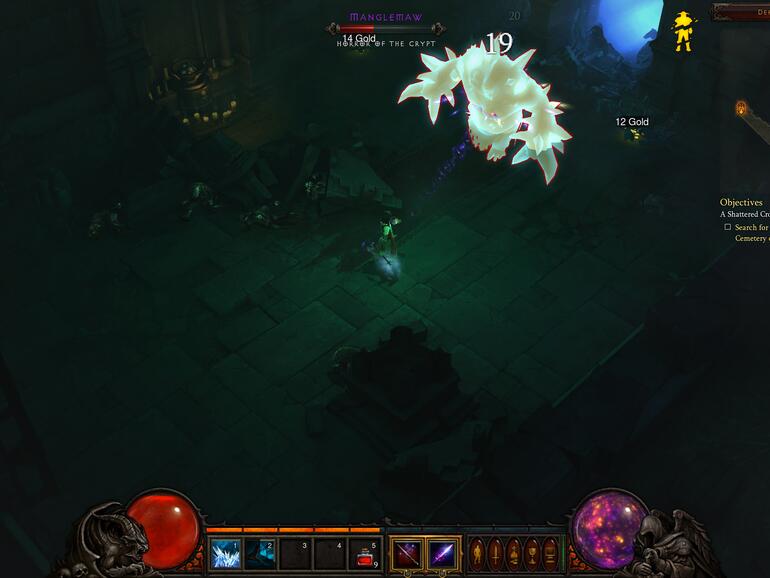770x578 pixels.
Task: Open the sword icon menu button
Action: tap(496, 553)
